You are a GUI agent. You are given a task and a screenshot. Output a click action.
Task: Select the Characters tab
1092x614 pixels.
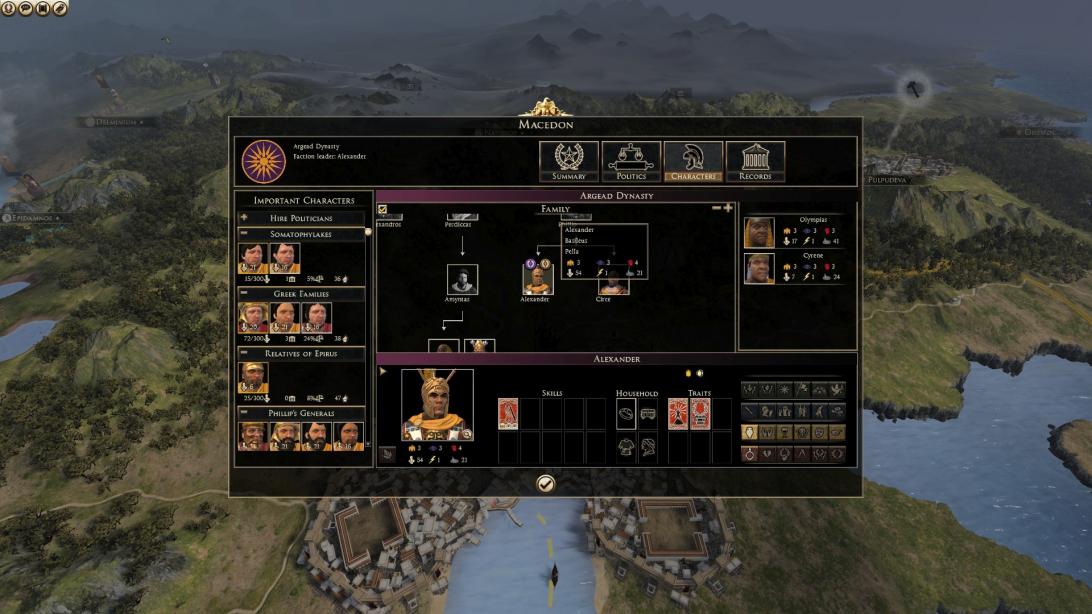[x=693, y=161]
